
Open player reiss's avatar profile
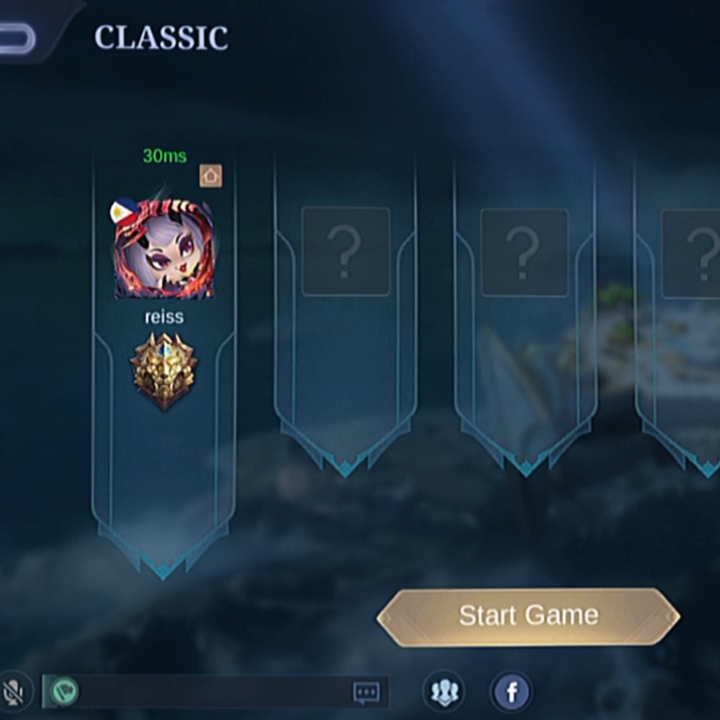pyautogui.click(x=163, y=249)
